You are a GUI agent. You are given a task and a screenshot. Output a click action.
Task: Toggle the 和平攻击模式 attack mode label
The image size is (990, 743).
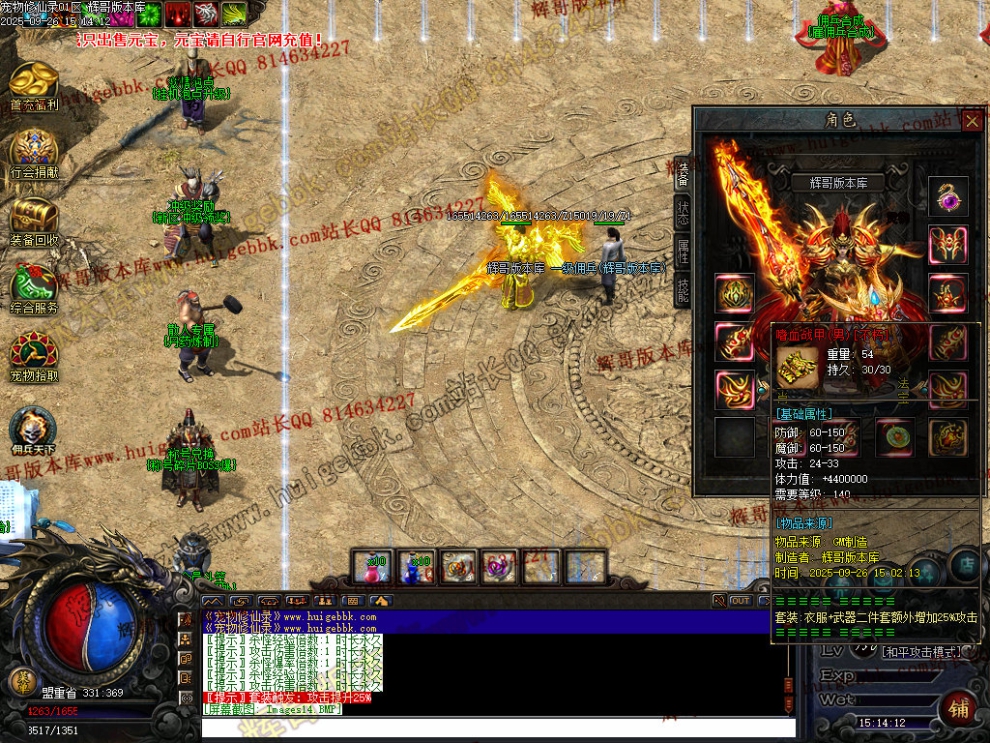[x=921, y=652]
